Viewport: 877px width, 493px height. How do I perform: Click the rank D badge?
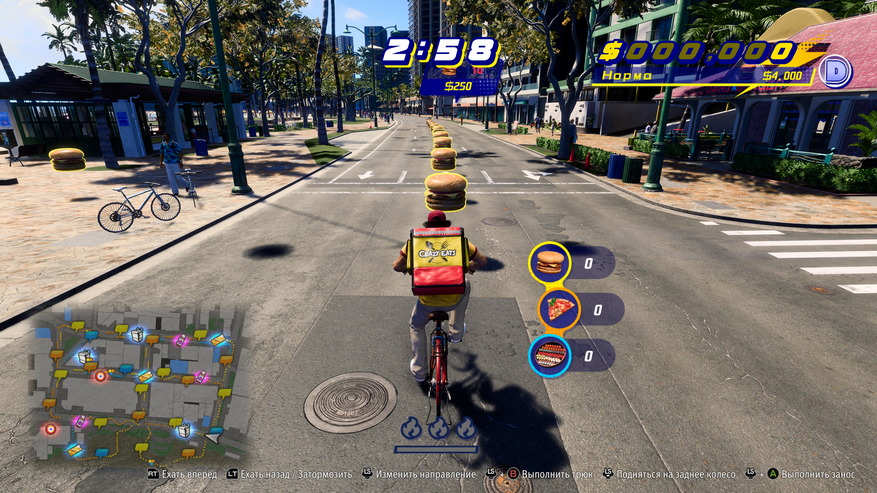[x=835, y=71]
